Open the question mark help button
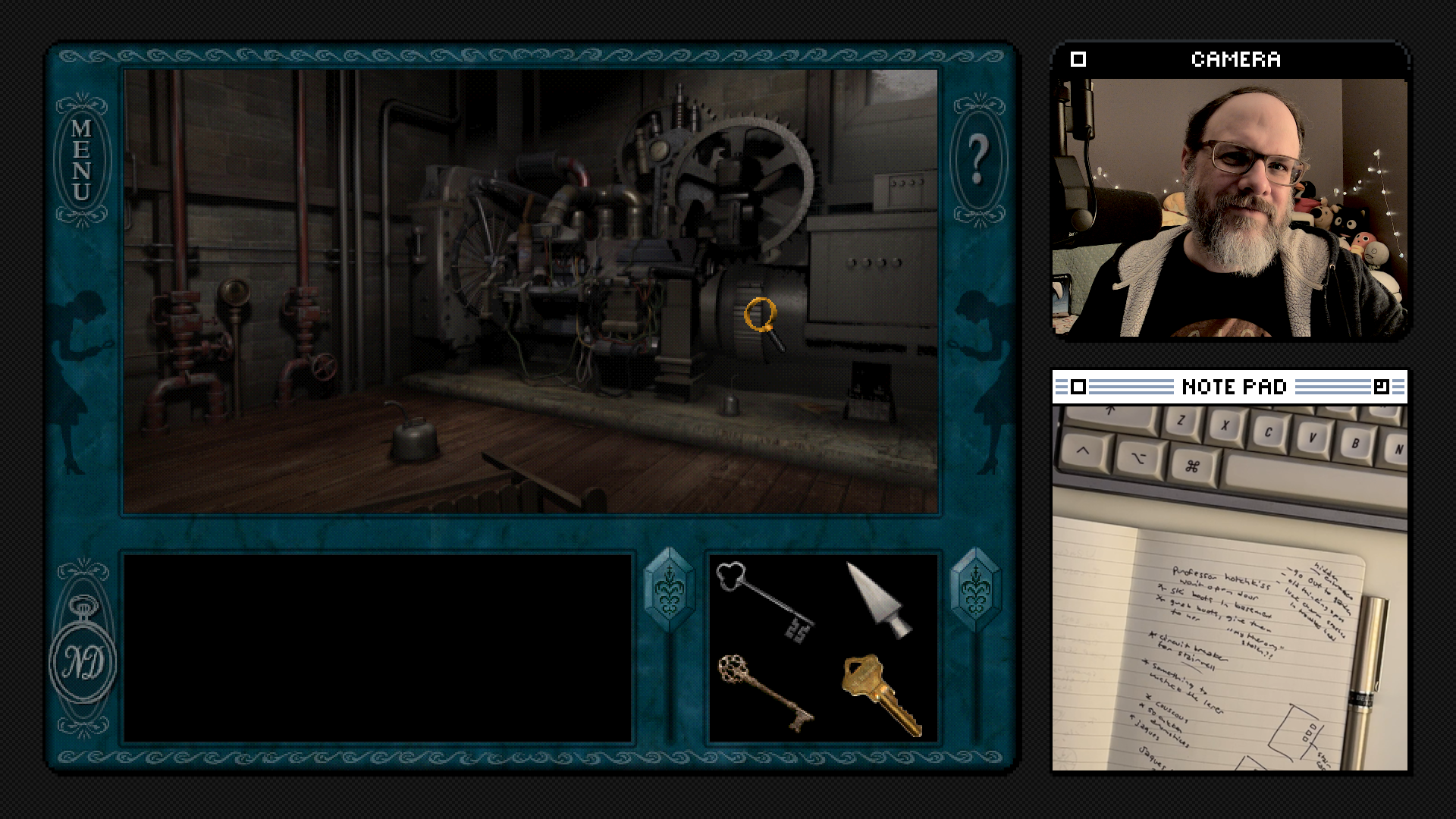1456x819 pixels. (x=977, y=160)
